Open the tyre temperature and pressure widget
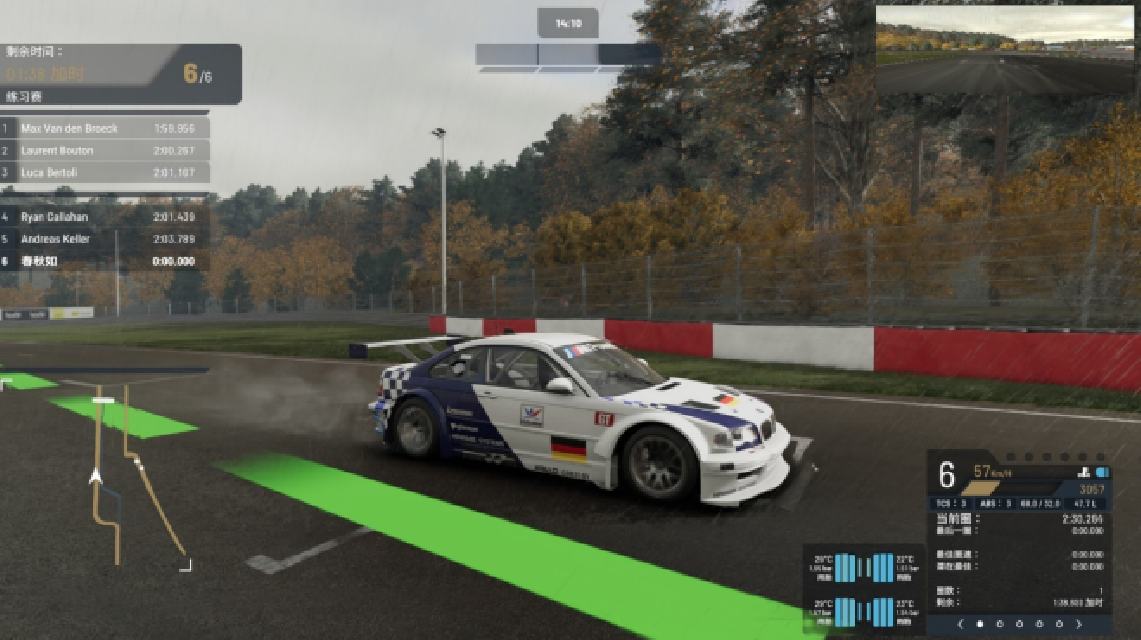The height and width of the screenshot is (640, 1141). coord(864,589)
